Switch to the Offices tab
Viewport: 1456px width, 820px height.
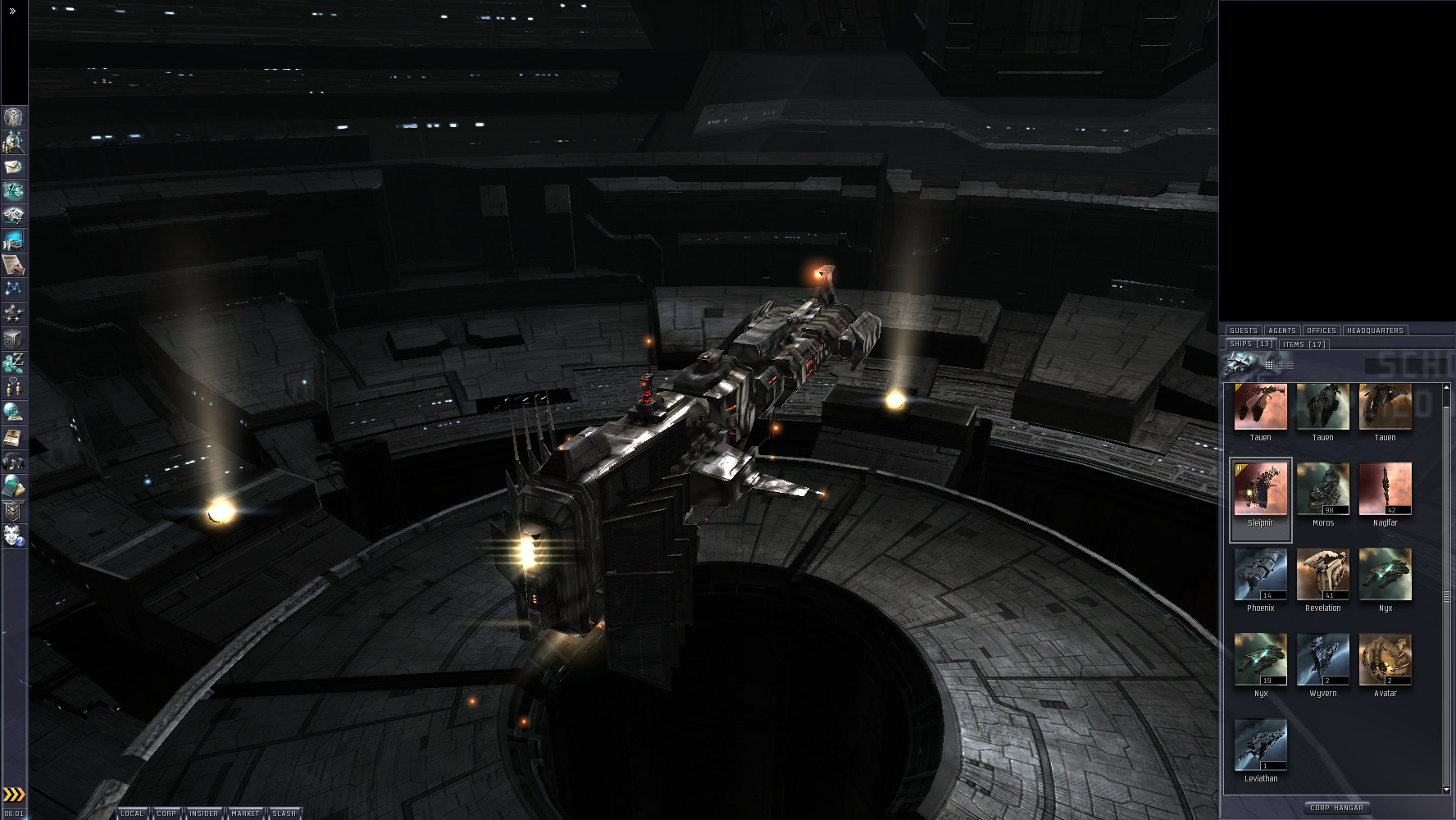coord(1322,330)
